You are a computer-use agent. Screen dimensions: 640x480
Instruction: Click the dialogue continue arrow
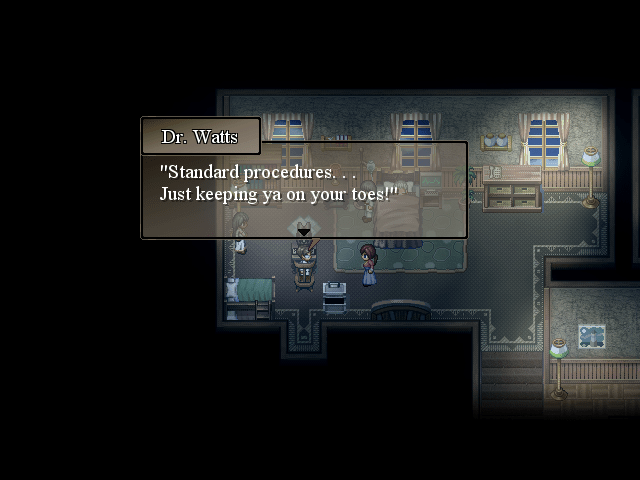303,233
